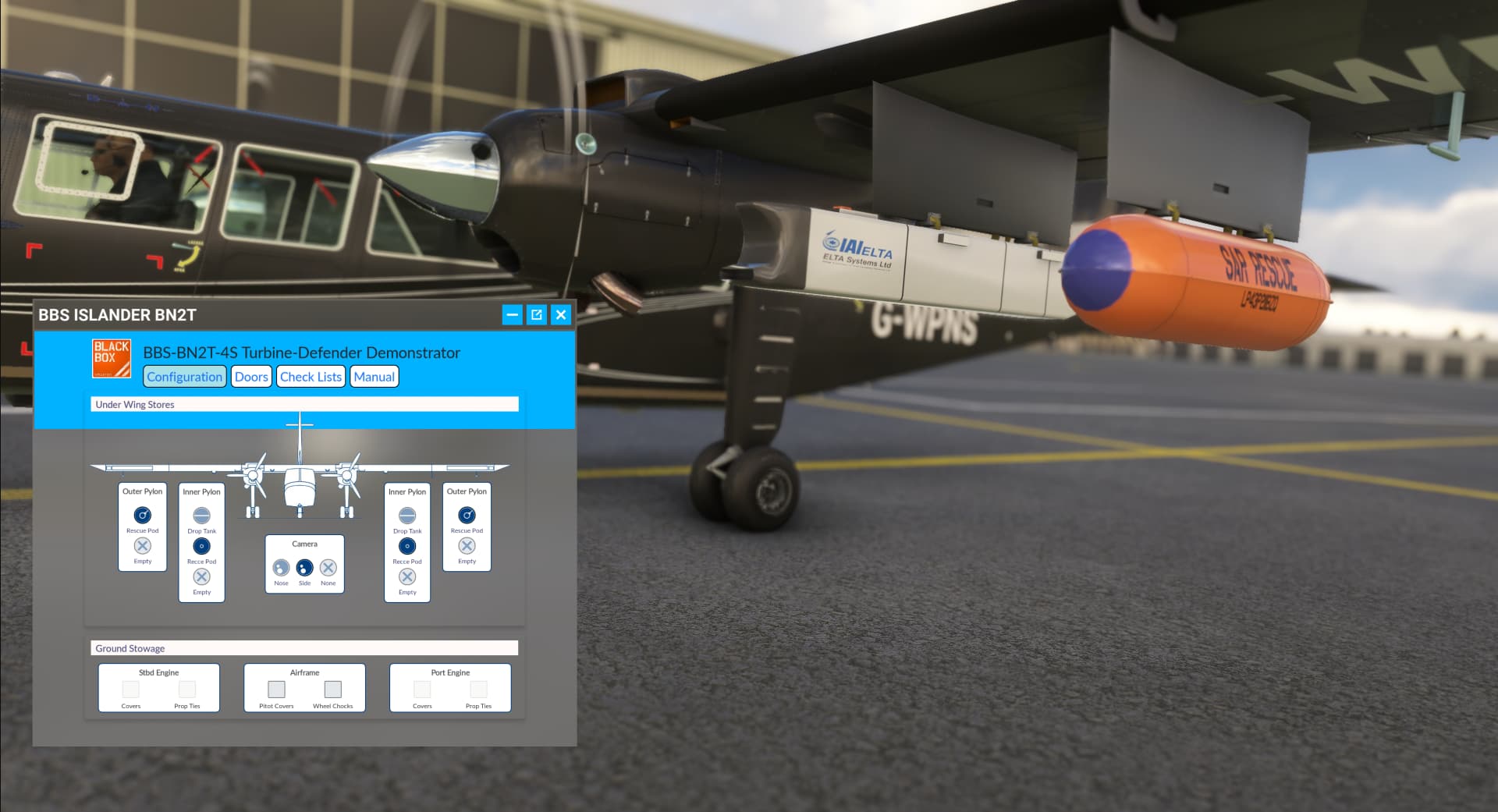
Task: Enable Pitot Covers for the Airframe
Action: (276, 690)
